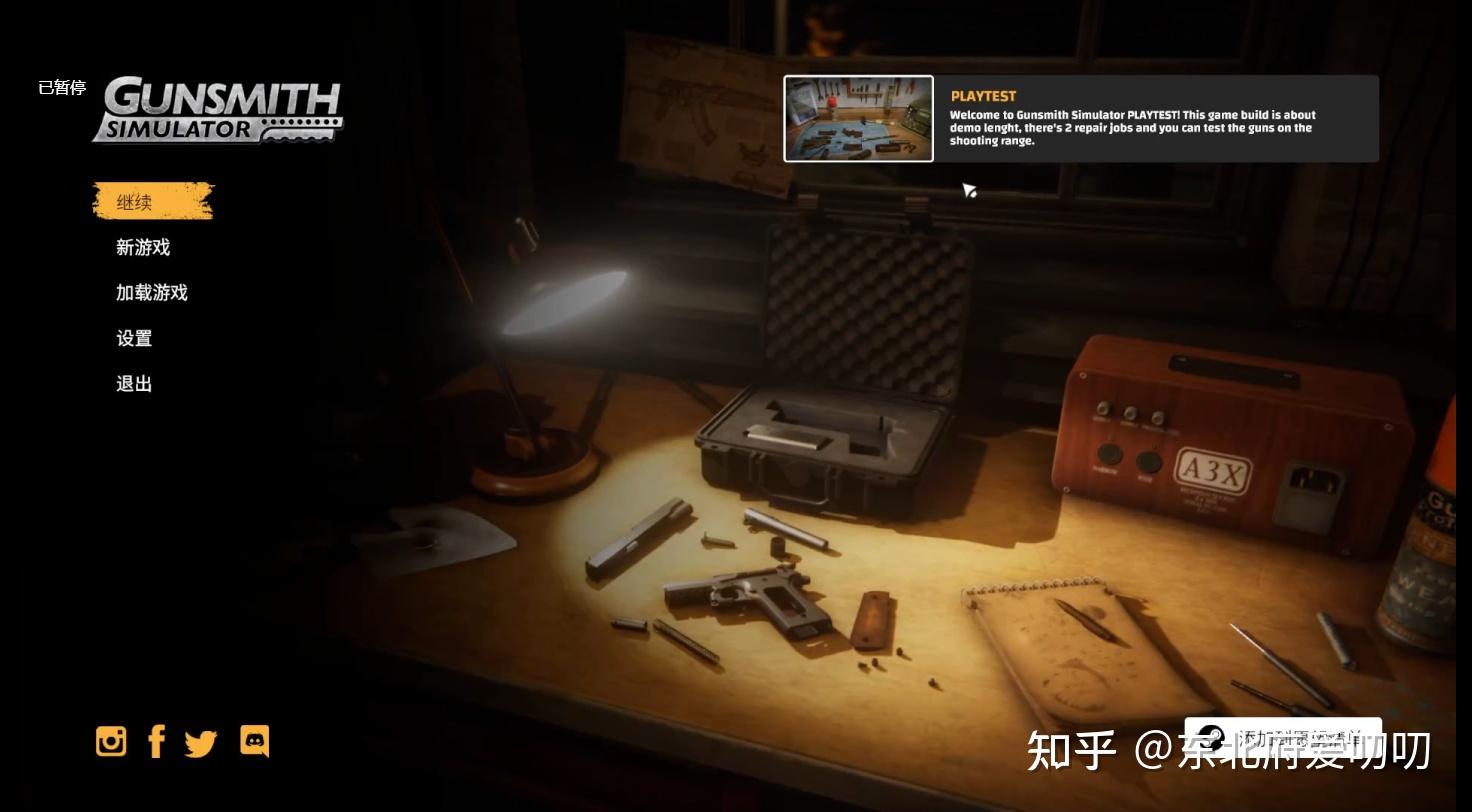Join Discord via the Discord icon
Viewport: 1472px width, 812px height.
pyautogui.click(x=254, y=741)
